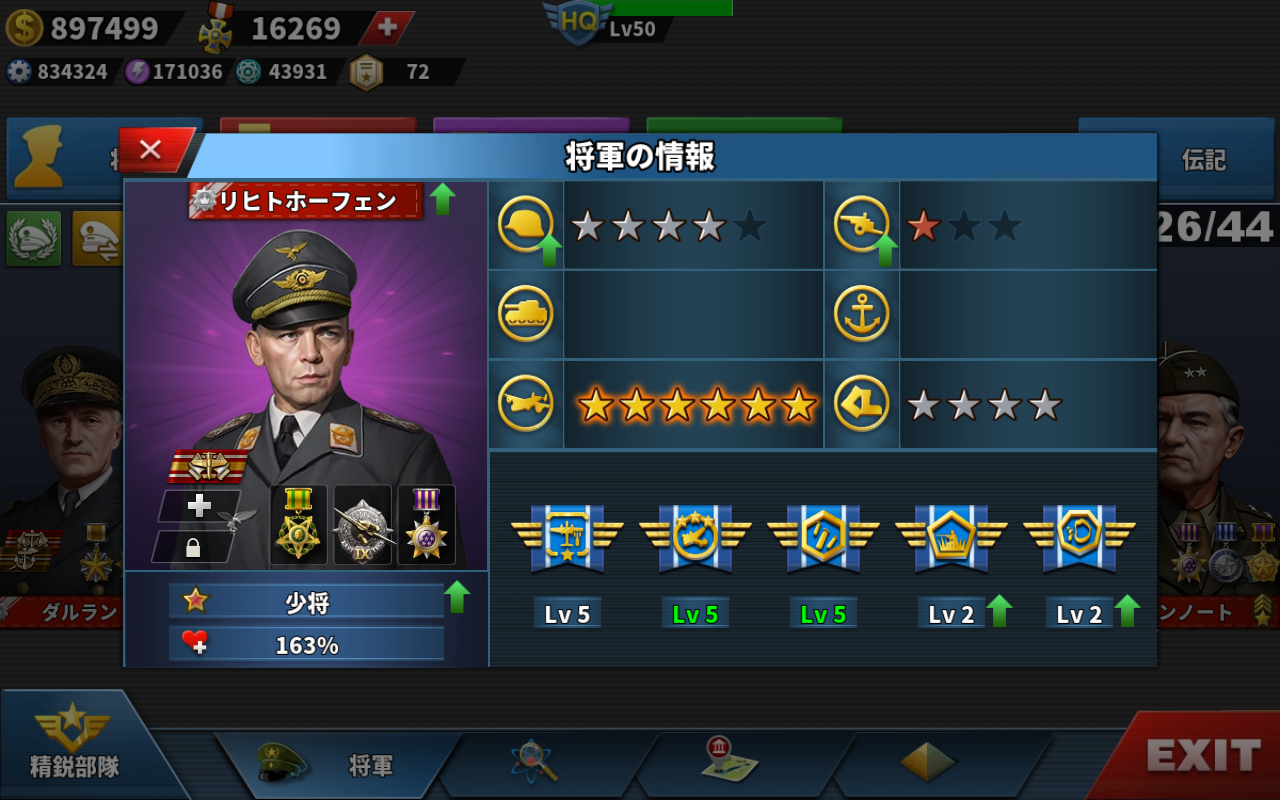Upgrade the 少将 rank with green arrow

coord(457,598)
